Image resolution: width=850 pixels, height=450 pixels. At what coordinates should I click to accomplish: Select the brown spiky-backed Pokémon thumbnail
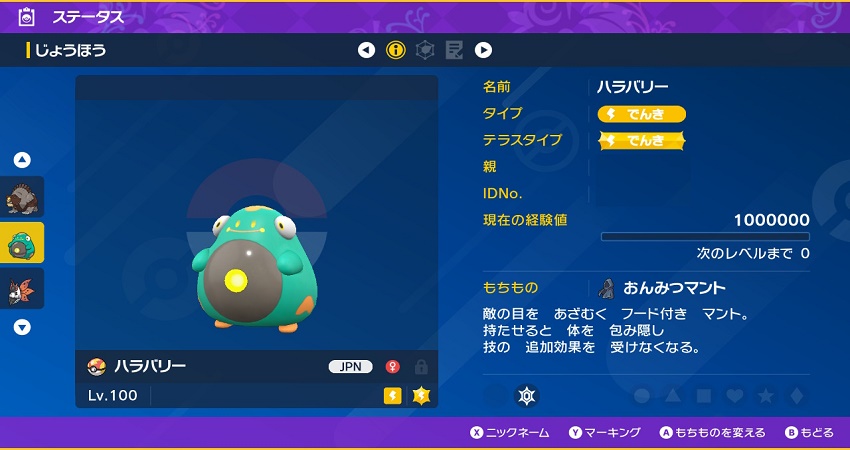(x=22, y=198)
